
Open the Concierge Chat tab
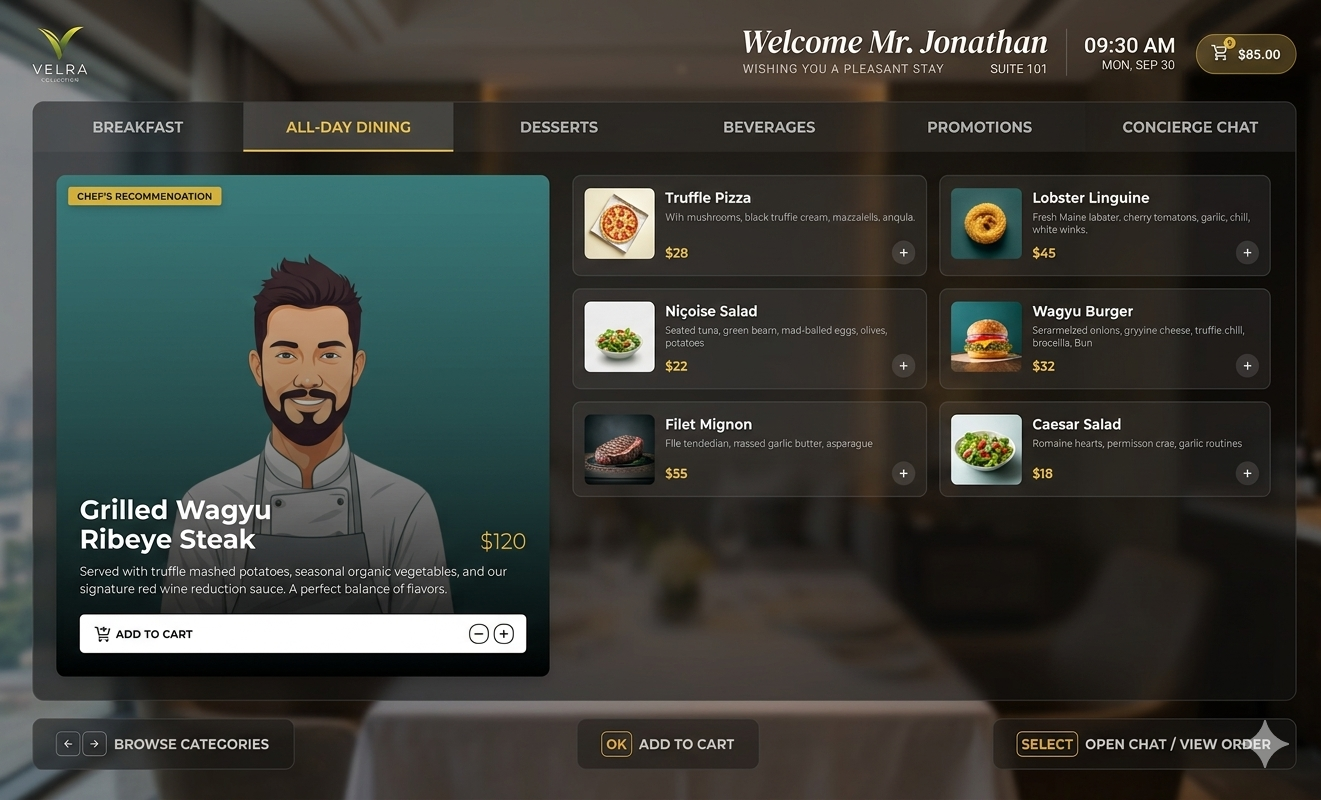[x=1189, y=127]
